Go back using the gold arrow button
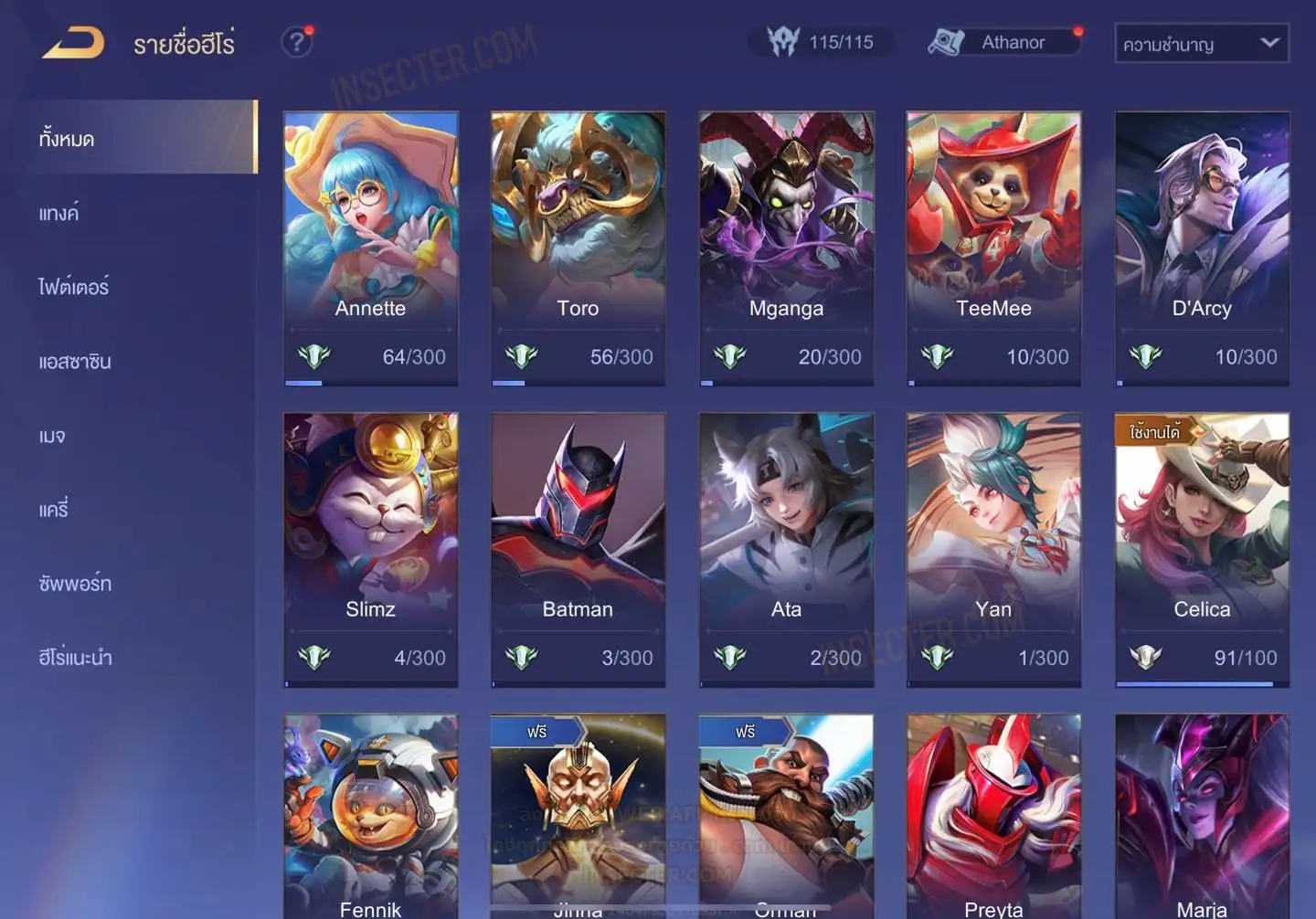The width and height of the screenshot is (1316, 919). [x=73, y=43]
